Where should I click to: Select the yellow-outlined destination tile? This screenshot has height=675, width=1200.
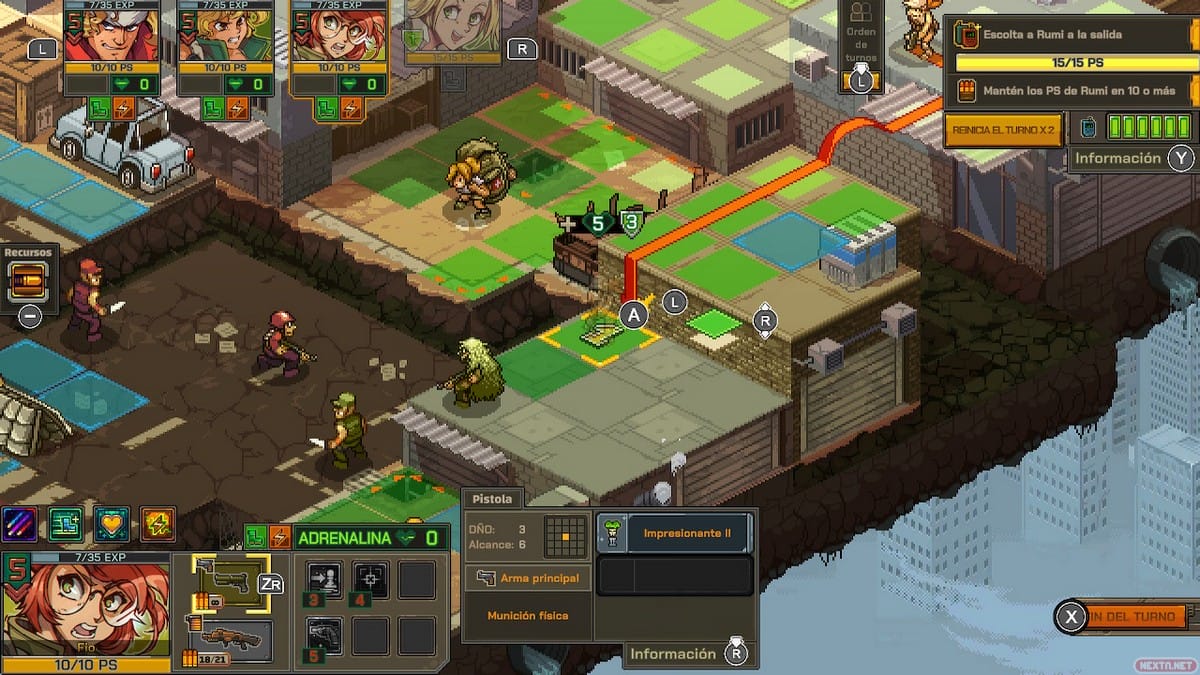(600, 332)
